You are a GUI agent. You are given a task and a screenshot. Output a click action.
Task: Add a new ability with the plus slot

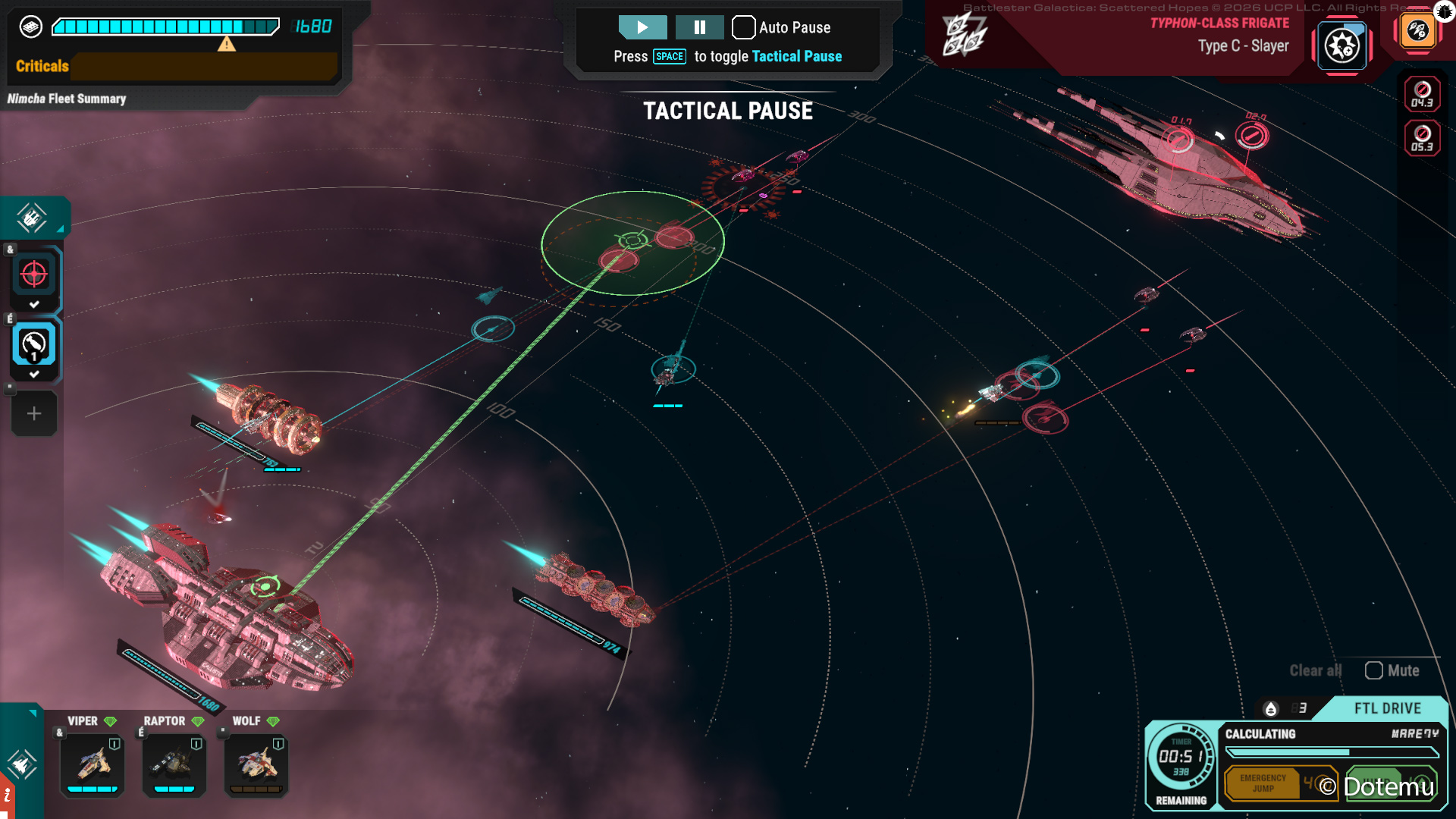tap(34, 413)
